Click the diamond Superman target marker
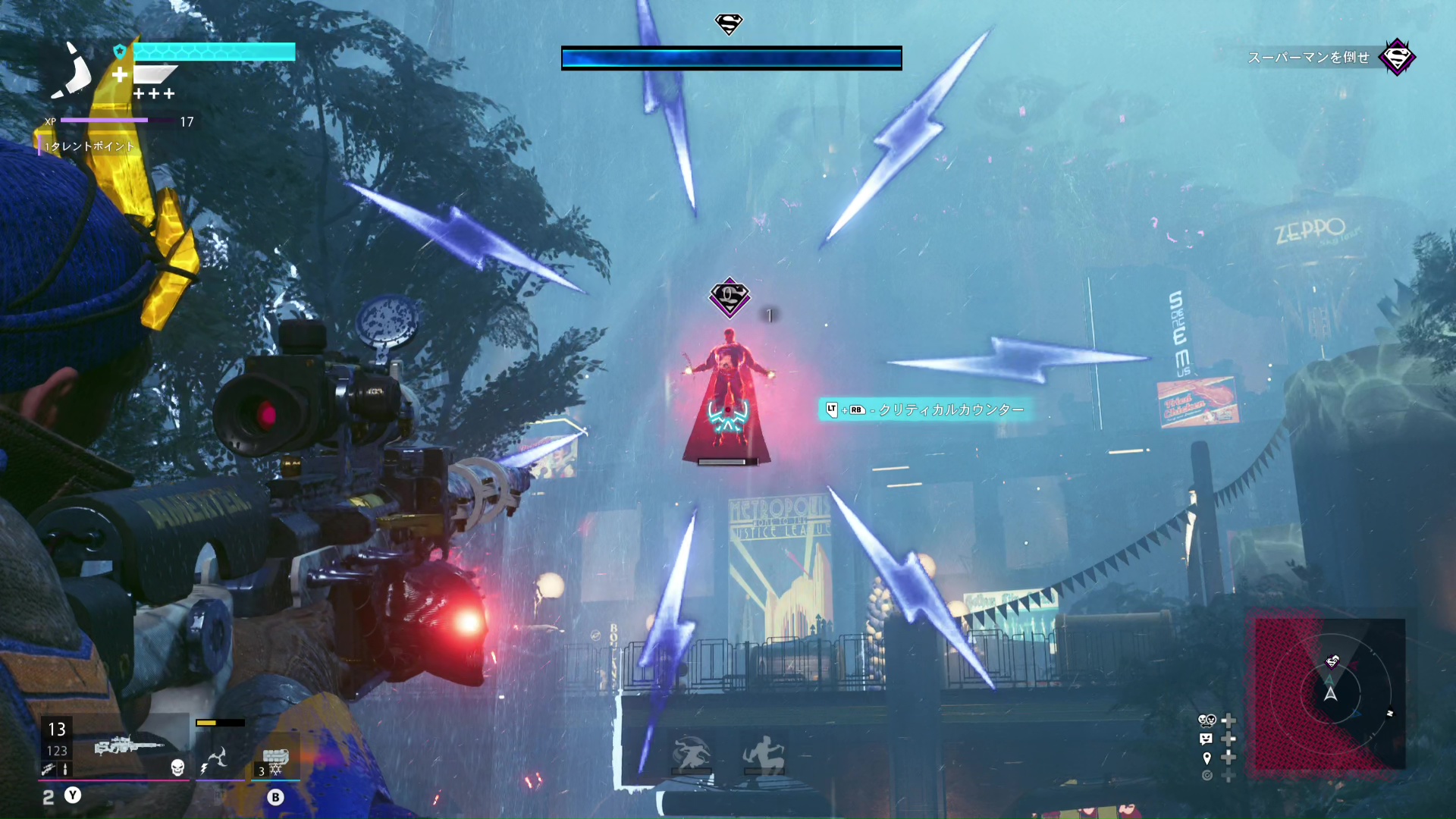Screen dimensions: 1456x819 (x=729, y=297)
